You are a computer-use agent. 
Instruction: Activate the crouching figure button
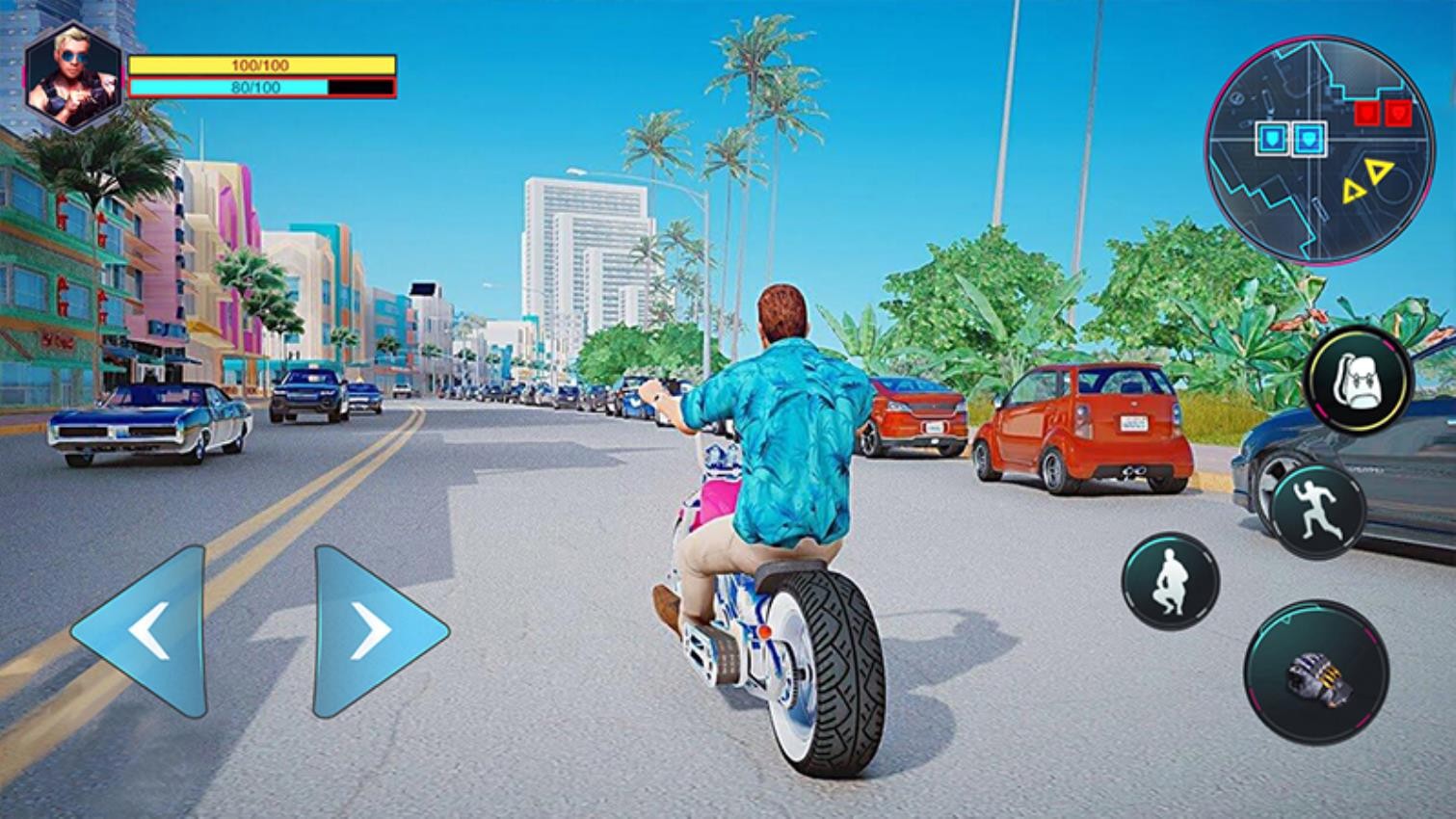coord(1170,582)
